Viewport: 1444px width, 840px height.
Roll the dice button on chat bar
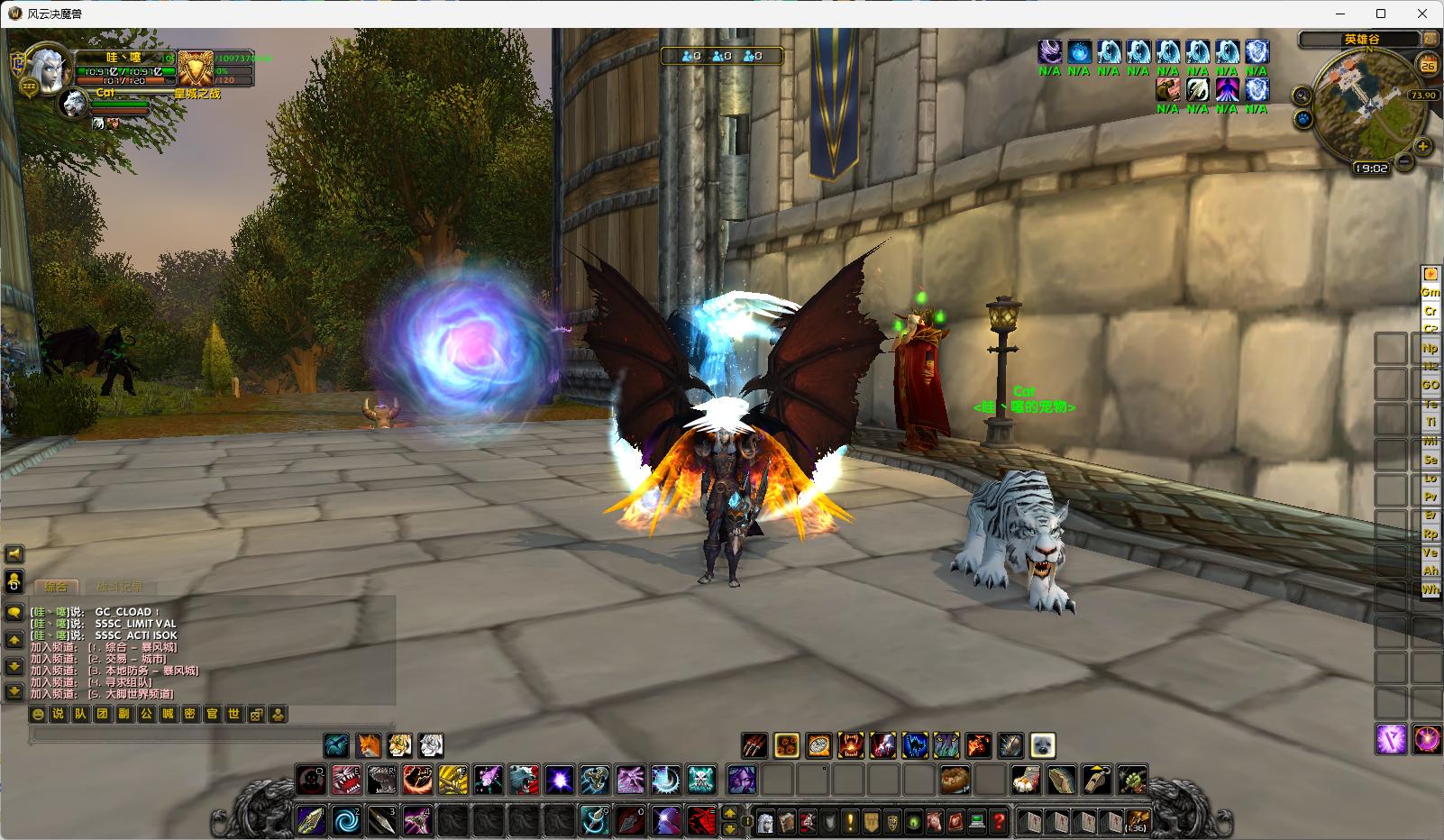point(256,714)
